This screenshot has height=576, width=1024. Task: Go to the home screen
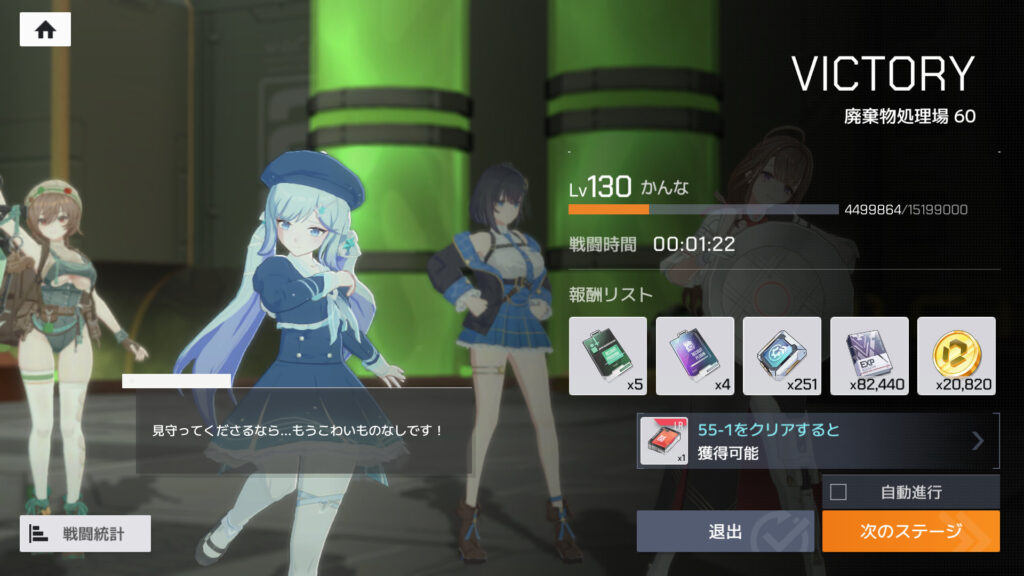(x=45, y=30)
